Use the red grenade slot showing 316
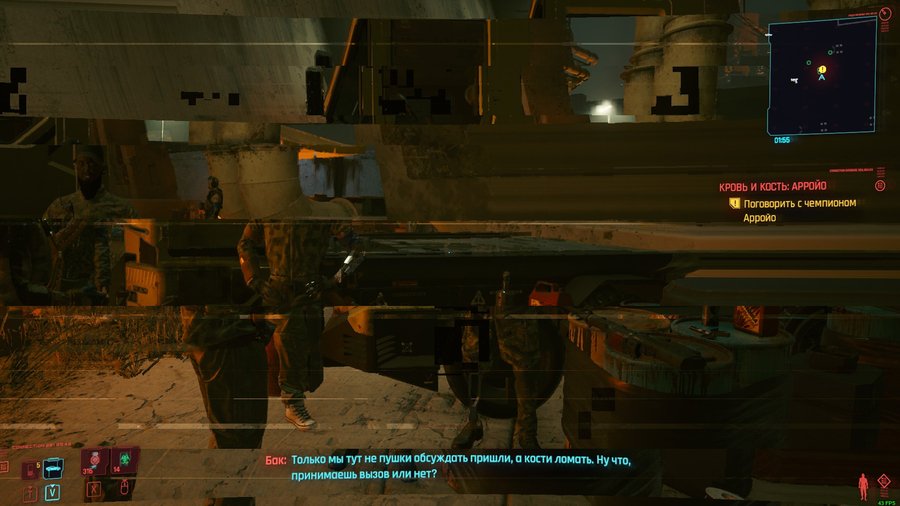 [x=96, y=462]
